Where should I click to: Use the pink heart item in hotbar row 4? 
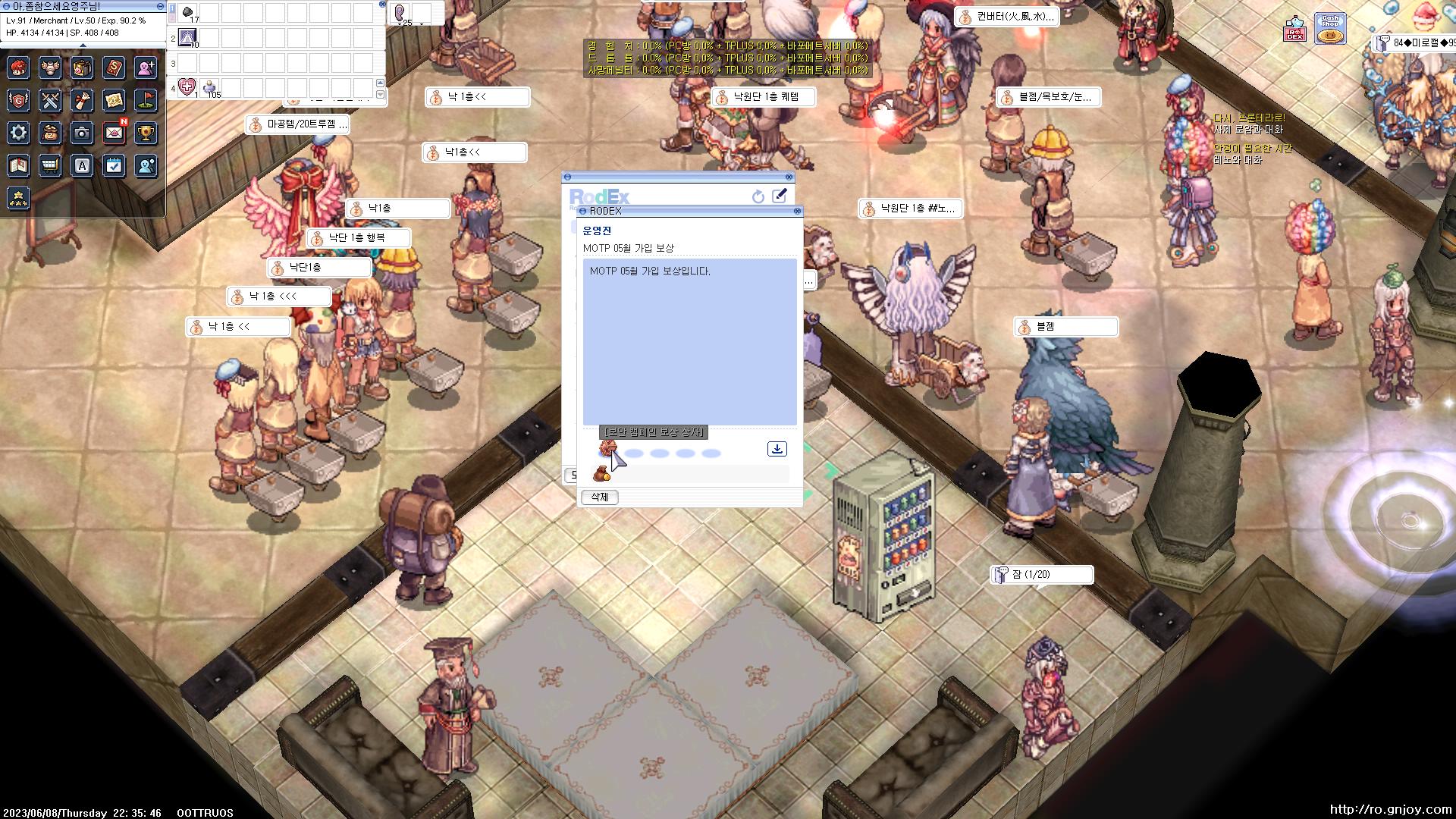[x=187, y=86]
